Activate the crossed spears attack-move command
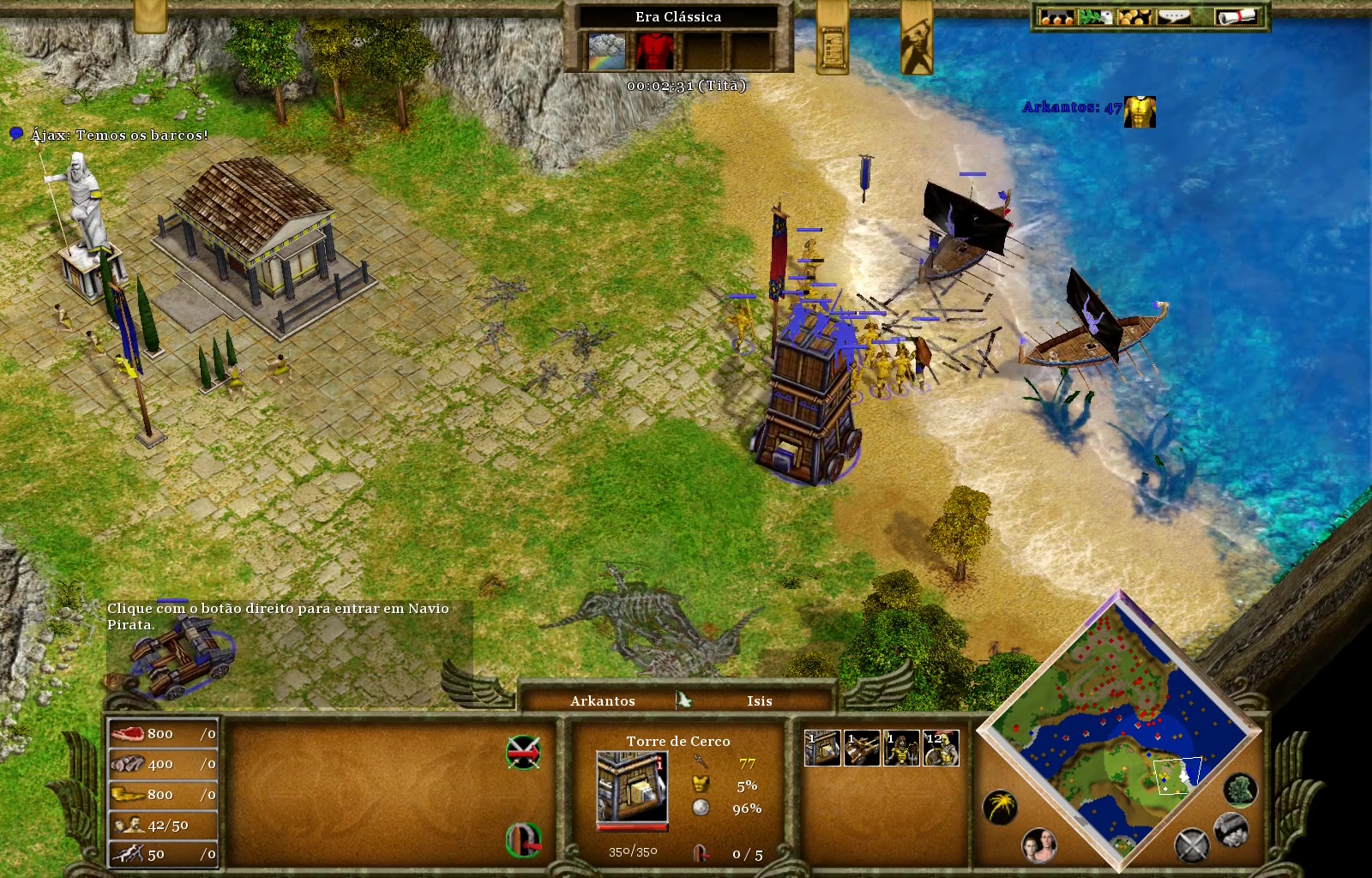Screen dimensions: 1372x878 [x=523, y=752]
